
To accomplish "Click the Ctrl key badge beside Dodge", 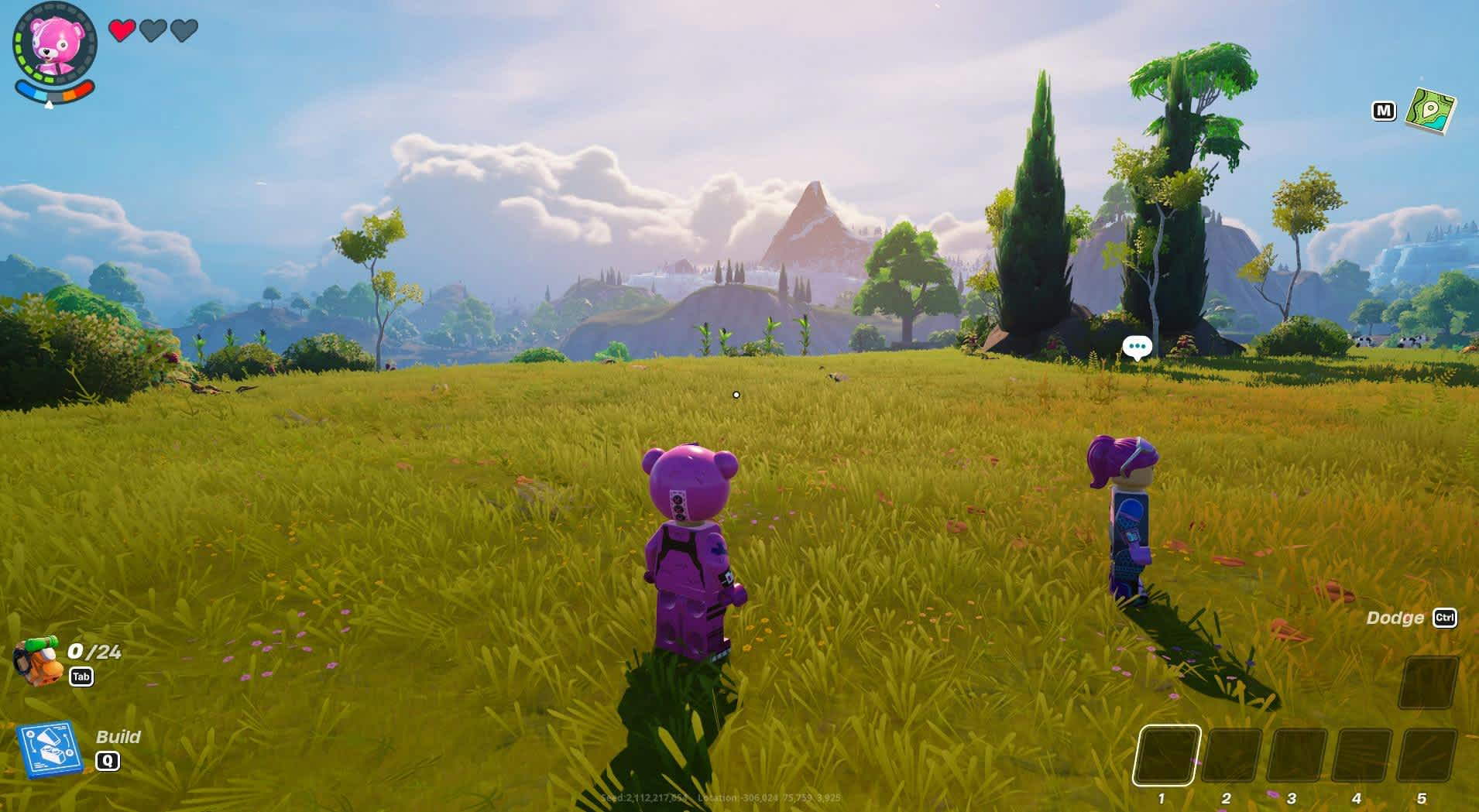I will [x=1446, y=618].
